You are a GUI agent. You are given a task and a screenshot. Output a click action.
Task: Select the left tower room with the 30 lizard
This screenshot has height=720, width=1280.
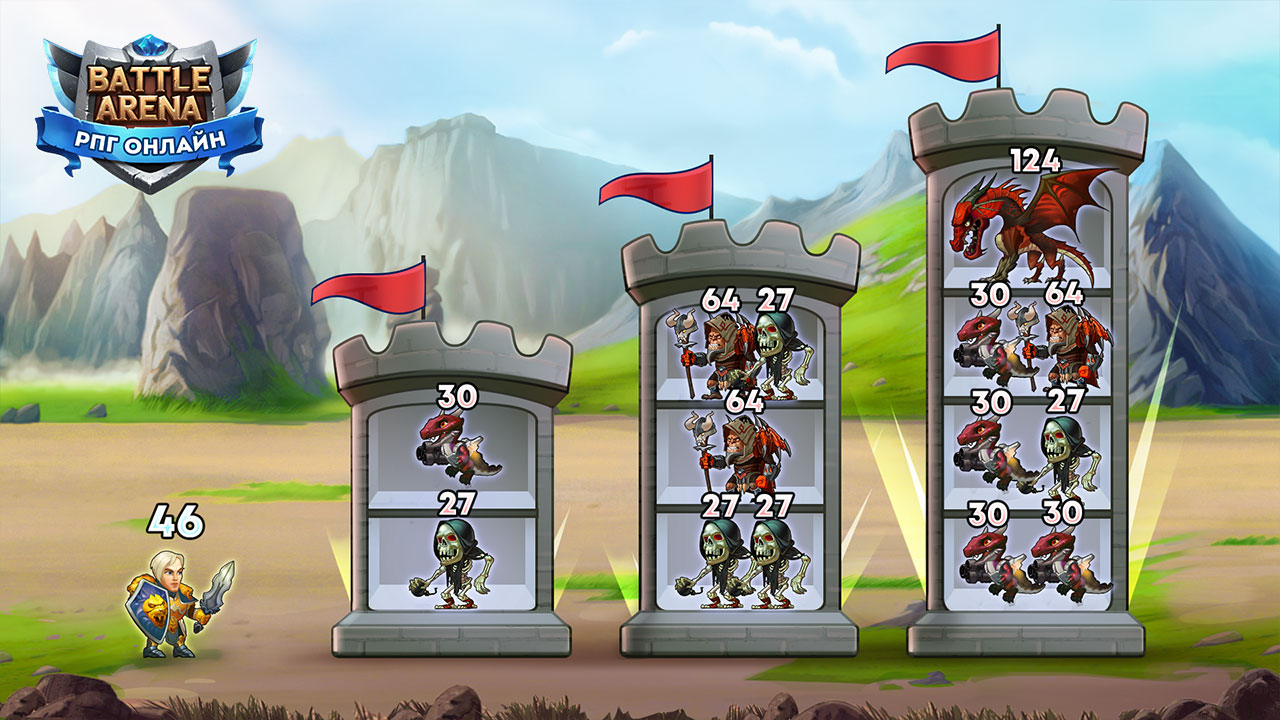(452, 452)
